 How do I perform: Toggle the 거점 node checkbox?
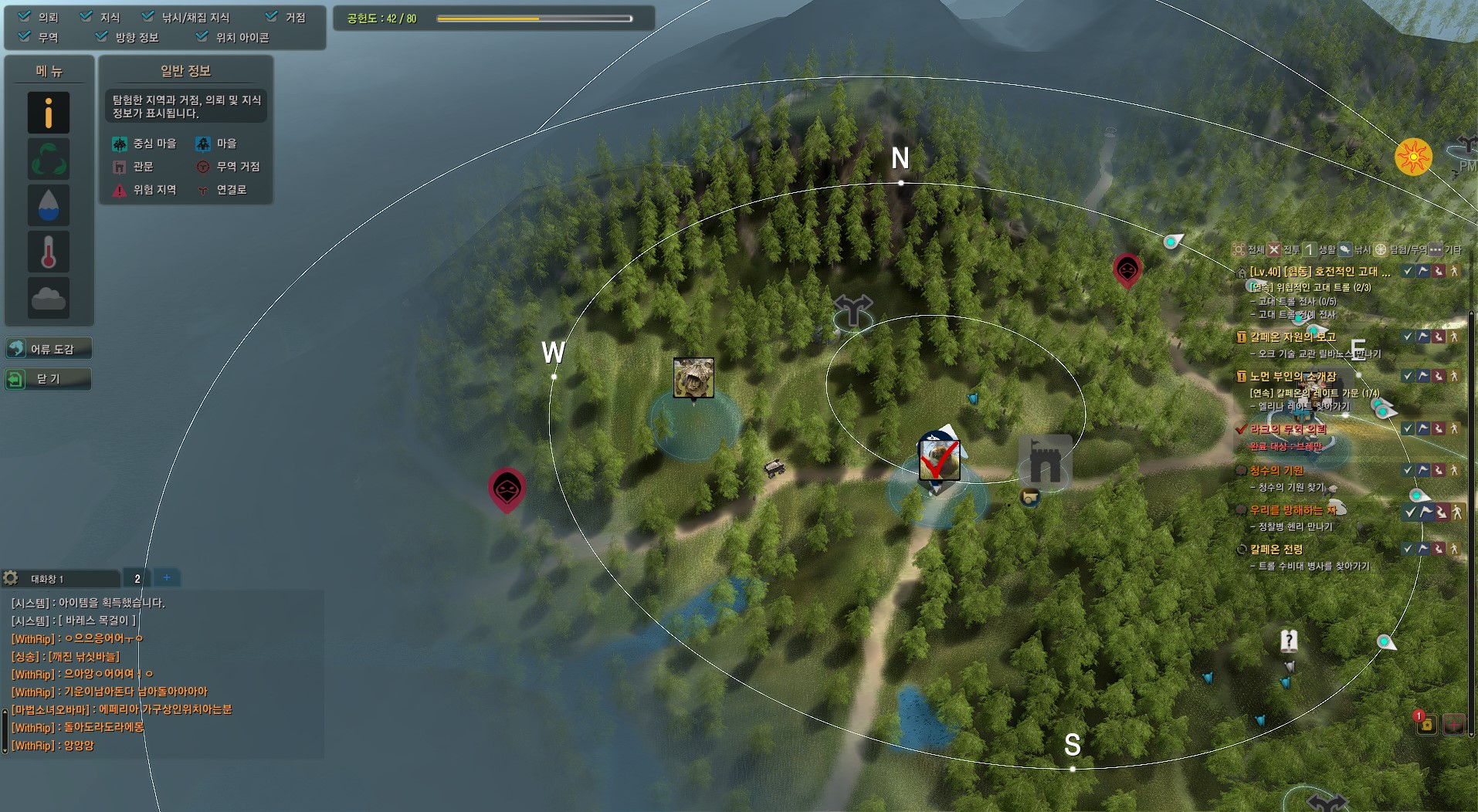pyautogui.click(x=272, y=16)
